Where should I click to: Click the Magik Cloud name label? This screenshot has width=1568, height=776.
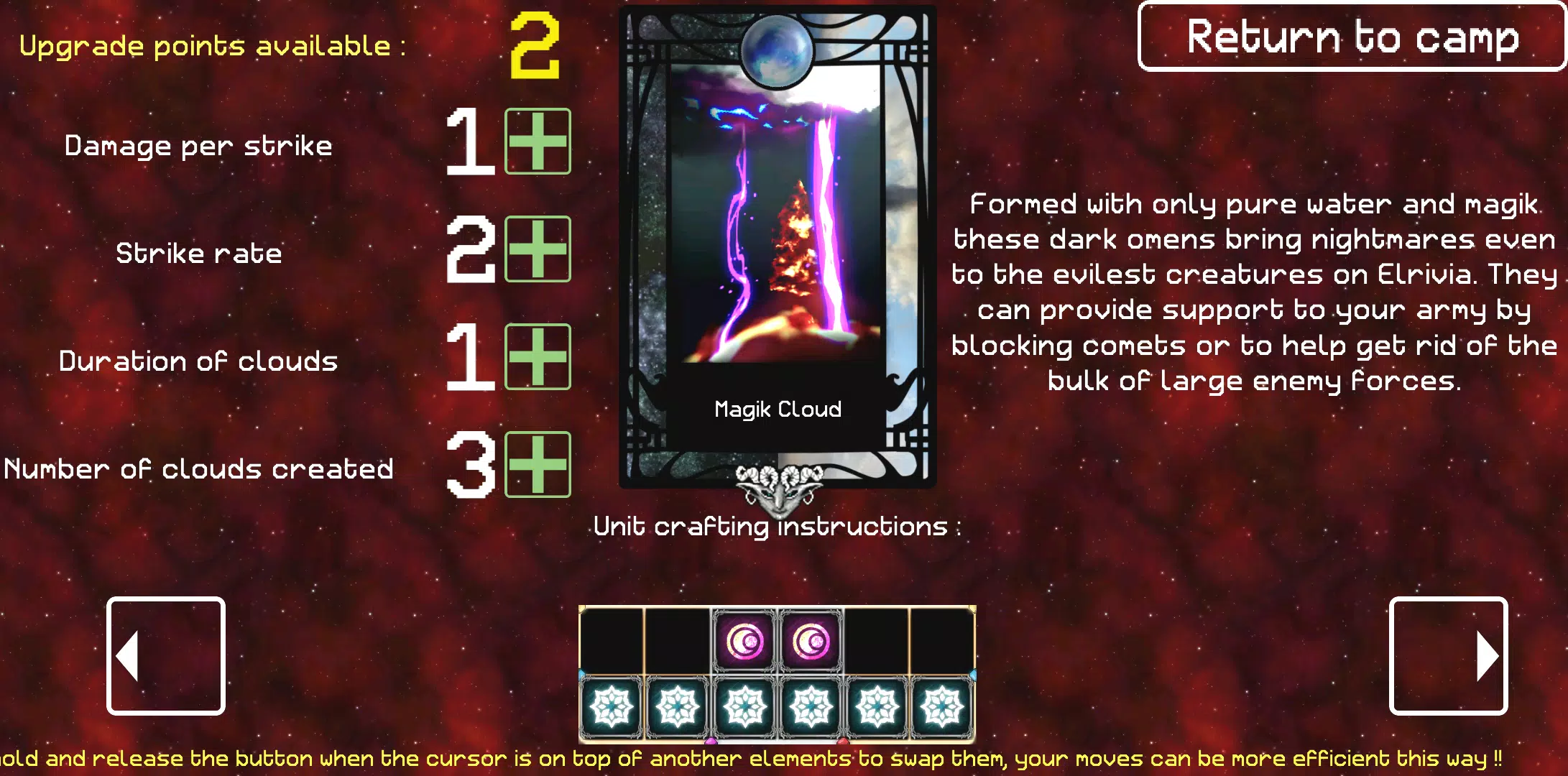(778, 408)
